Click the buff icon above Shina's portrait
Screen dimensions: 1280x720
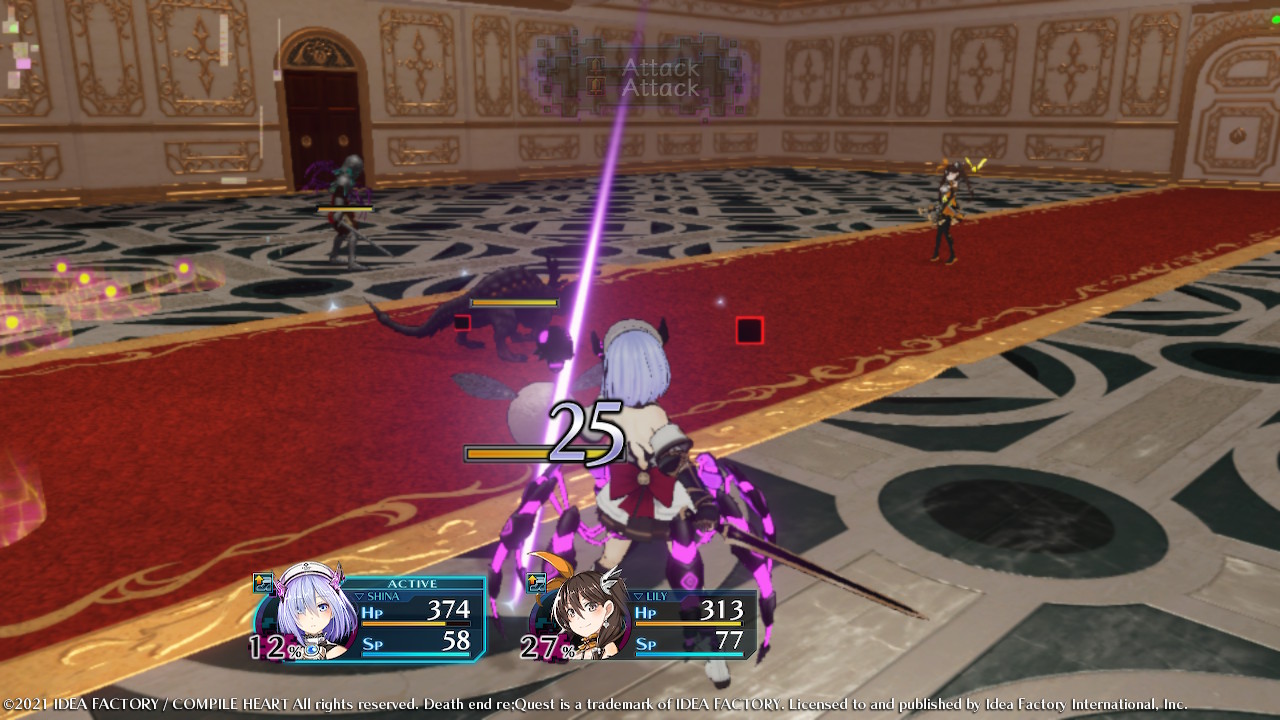pos(263,582)
